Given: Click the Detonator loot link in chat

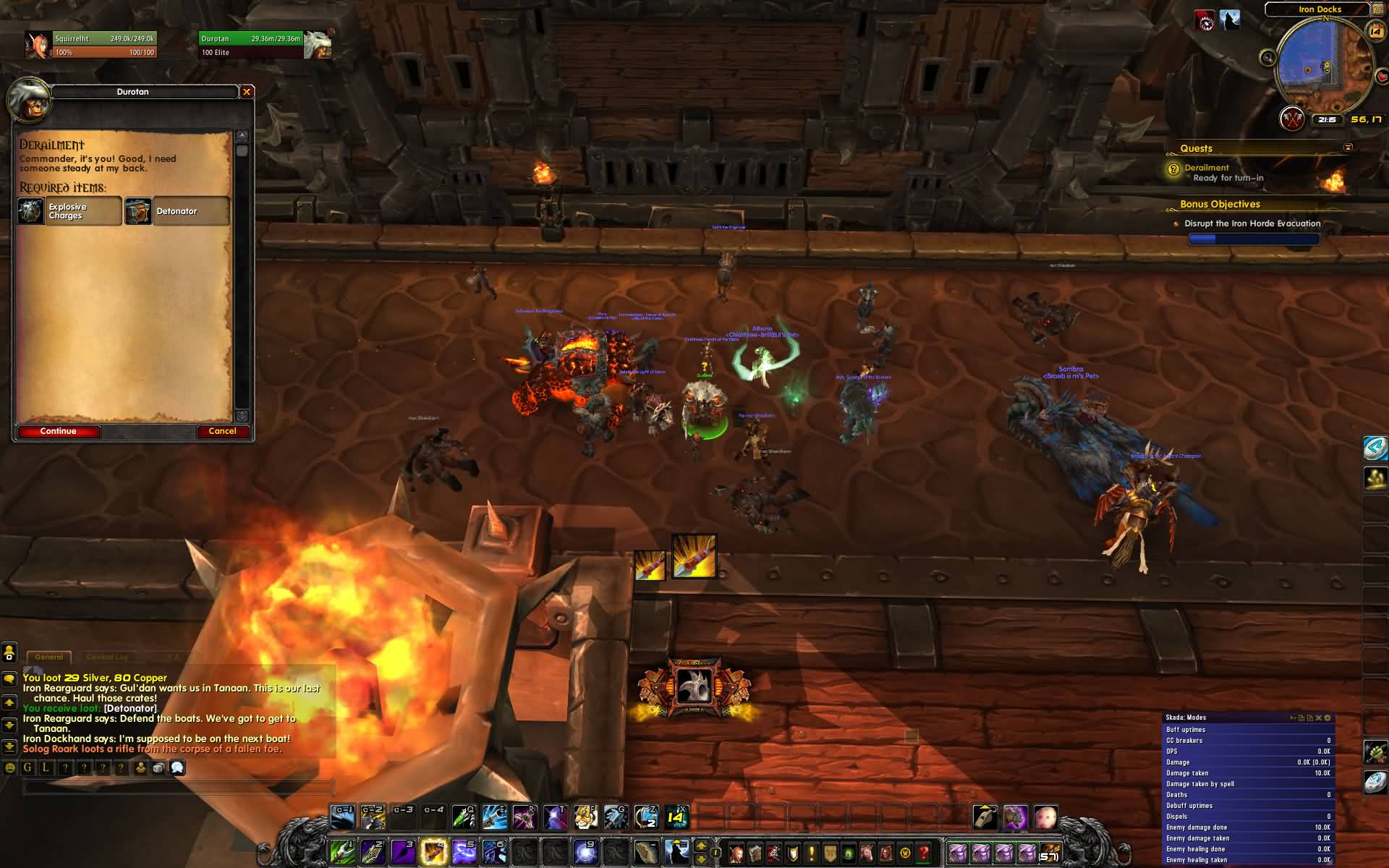Looking at the screenshot, I should (x=130, y=708).
